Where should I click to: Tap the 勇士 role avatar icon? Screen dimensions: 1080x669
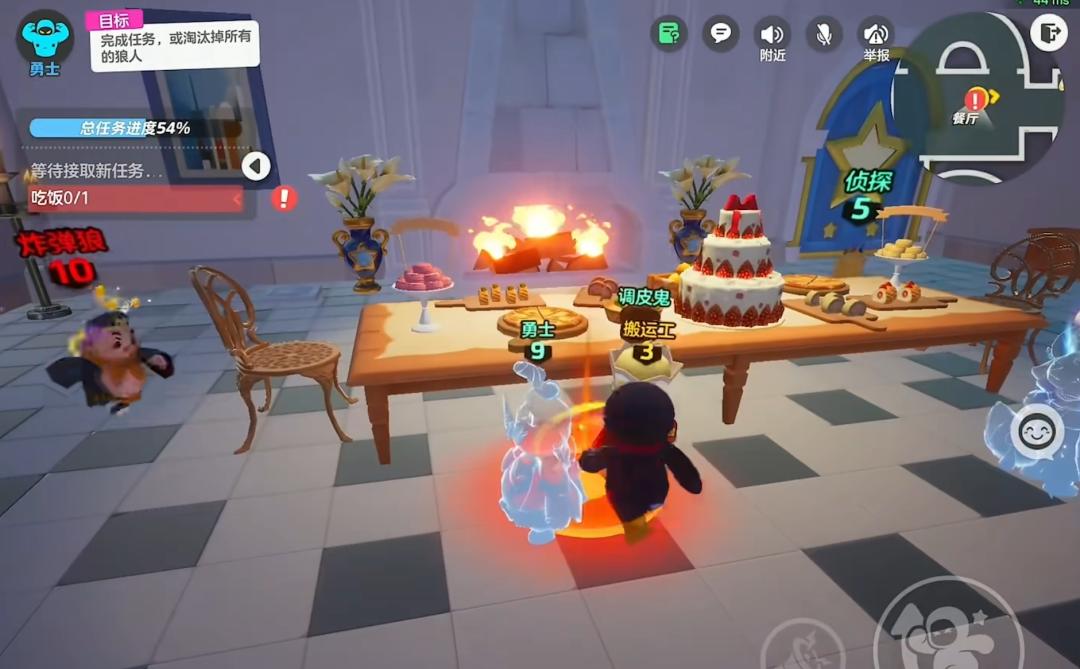pyautogui.click(x=45, y=37)
